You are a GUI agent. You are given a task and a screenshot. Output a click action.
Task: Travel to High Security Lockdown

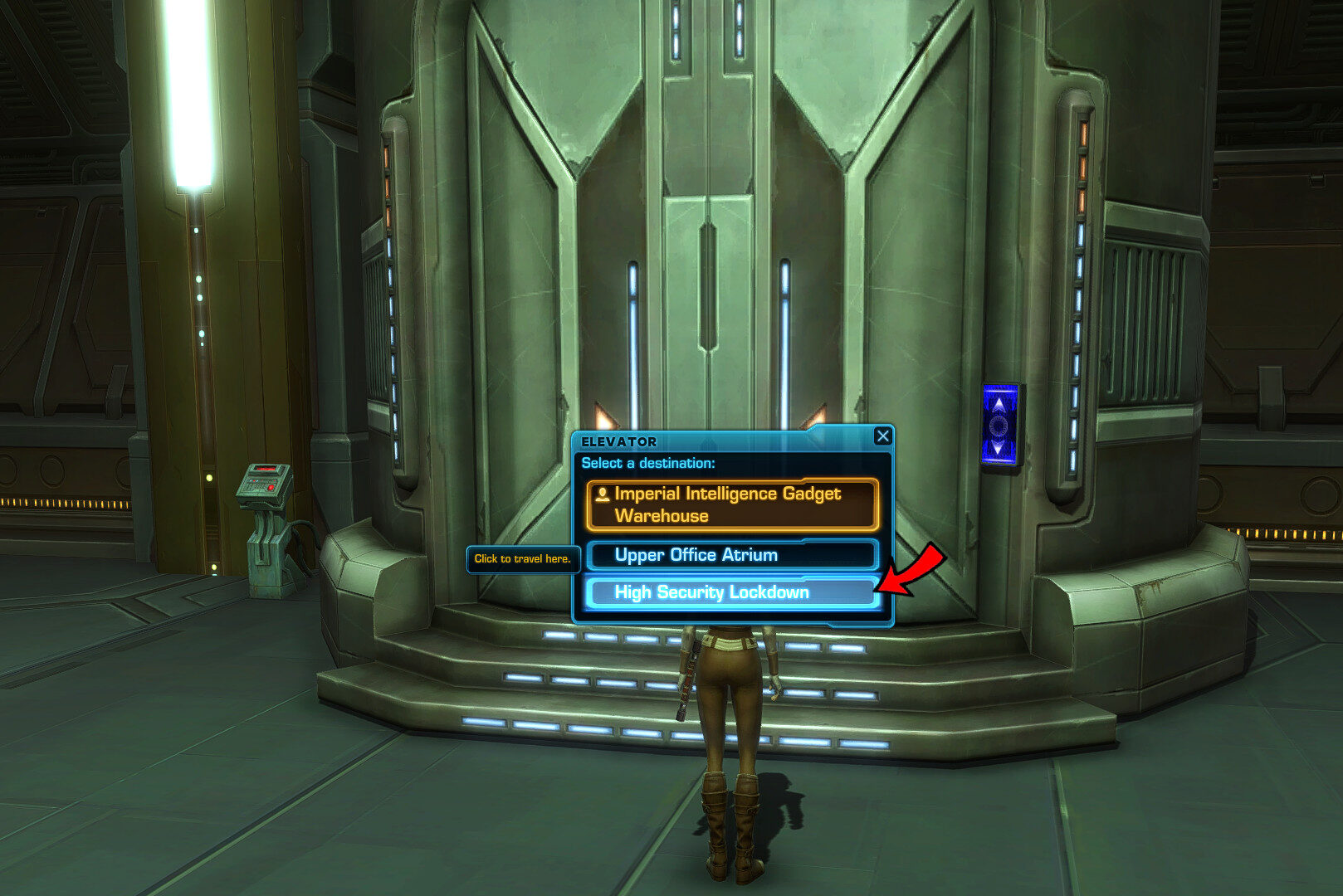click(x=730, y=592)
